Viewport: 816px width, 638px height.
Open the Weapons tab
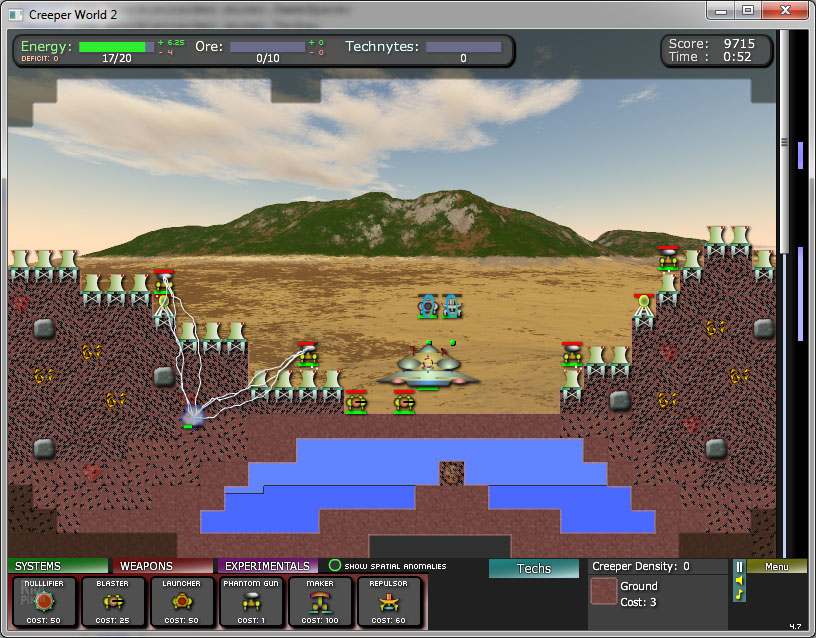click(162, 566)
